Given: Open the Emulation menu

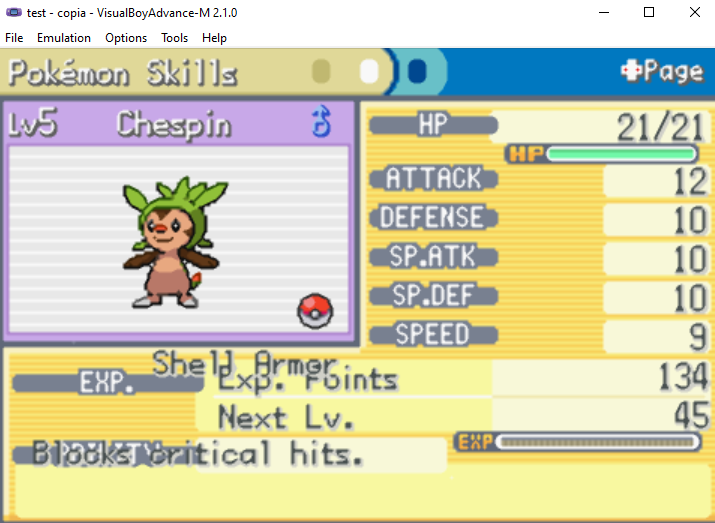Looking at the screenshot, I should tap(64, 38).
